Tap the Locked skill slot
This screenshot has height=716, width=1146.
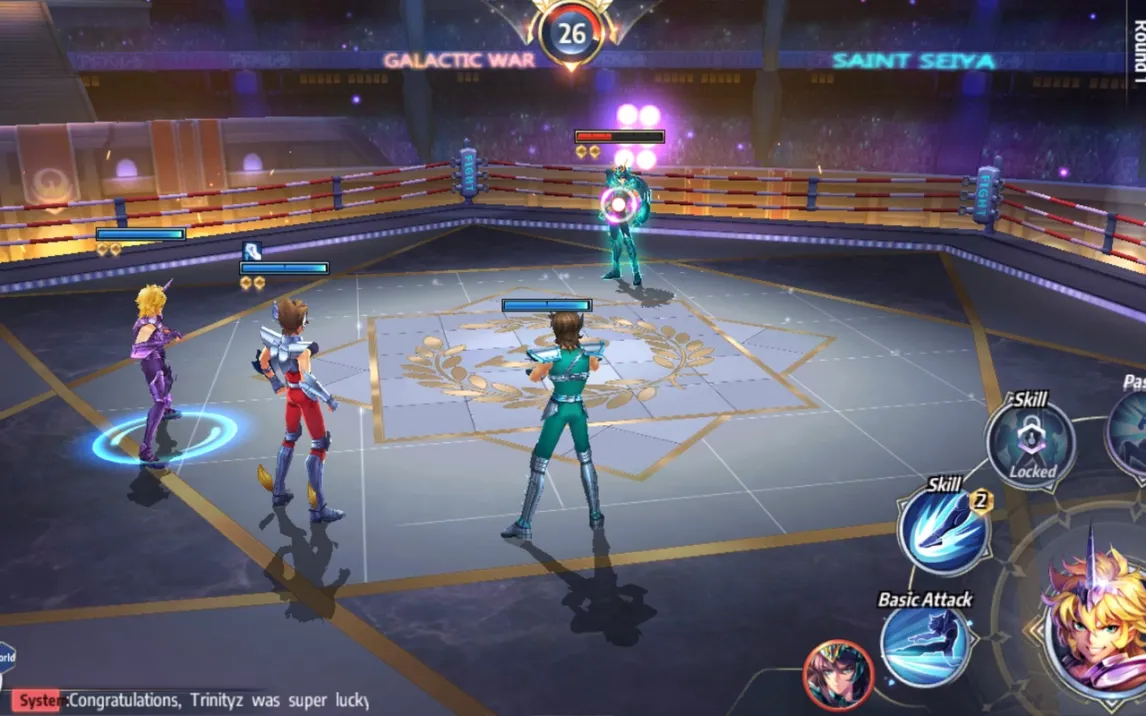[x=1030, y=443]
